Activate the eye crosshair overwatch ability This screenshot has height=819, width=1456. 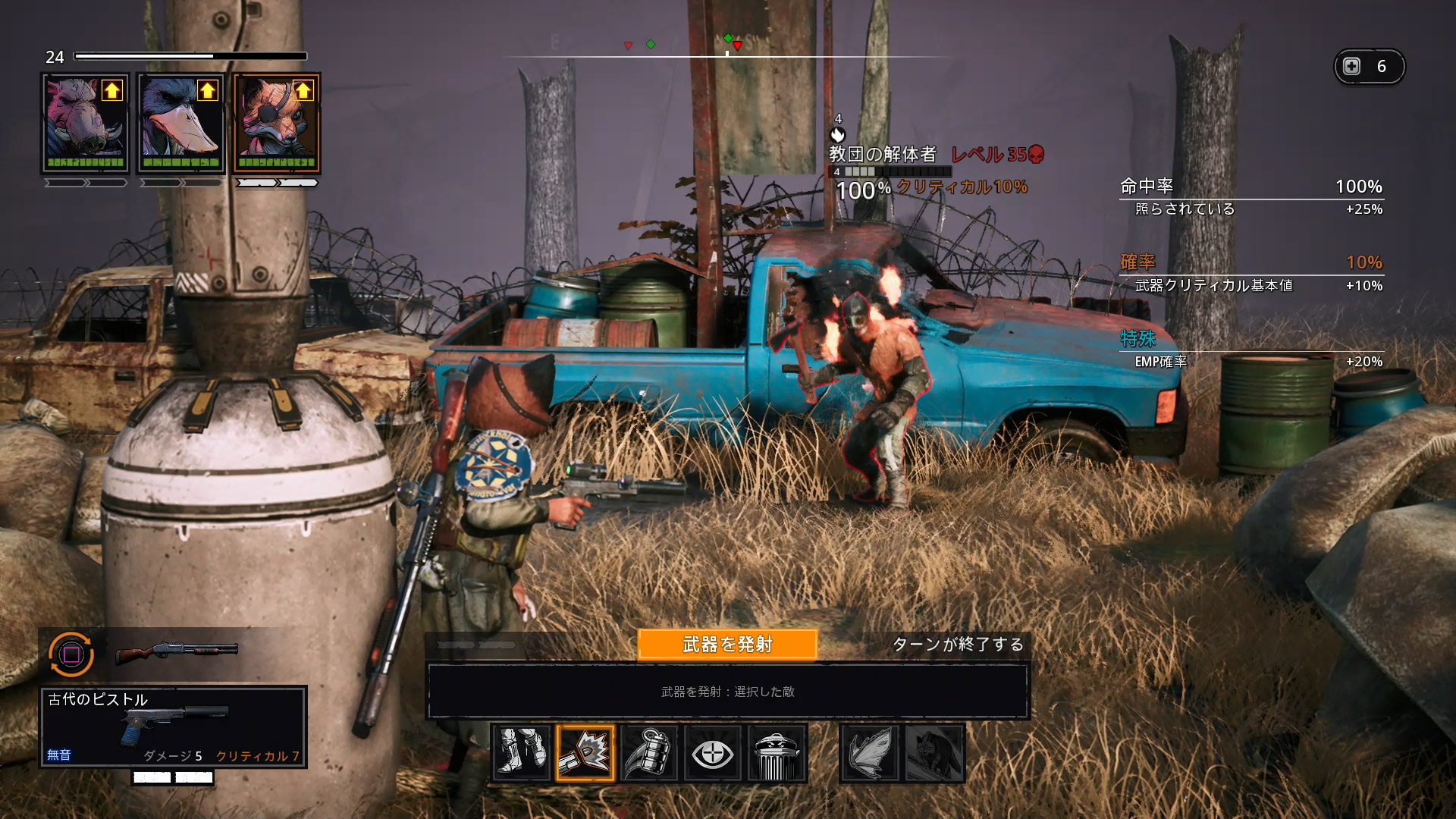click(x=713, y=753)
